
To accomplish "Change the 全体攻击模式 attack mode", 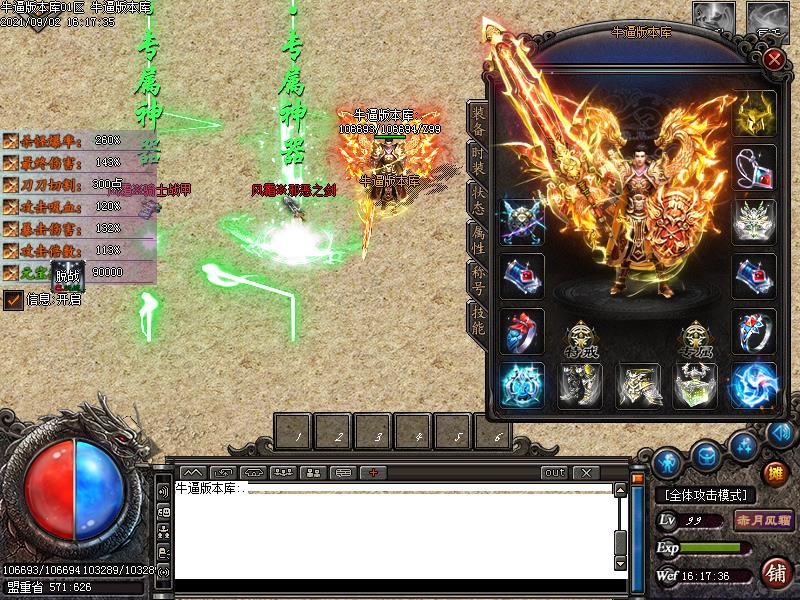I will 706,495.
